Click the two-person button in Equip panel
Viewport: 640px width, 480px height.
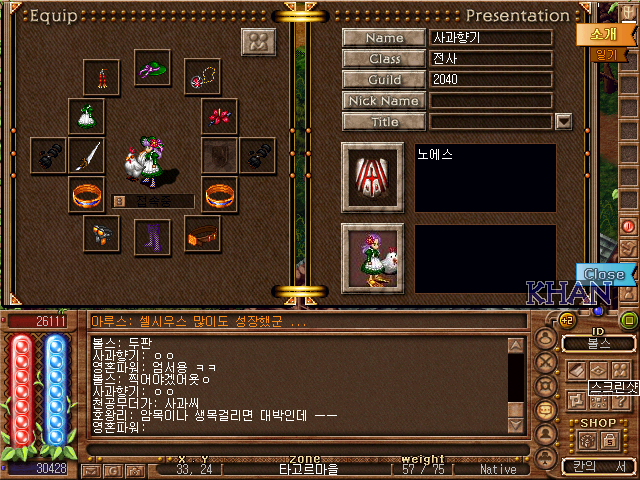[259, 44]
